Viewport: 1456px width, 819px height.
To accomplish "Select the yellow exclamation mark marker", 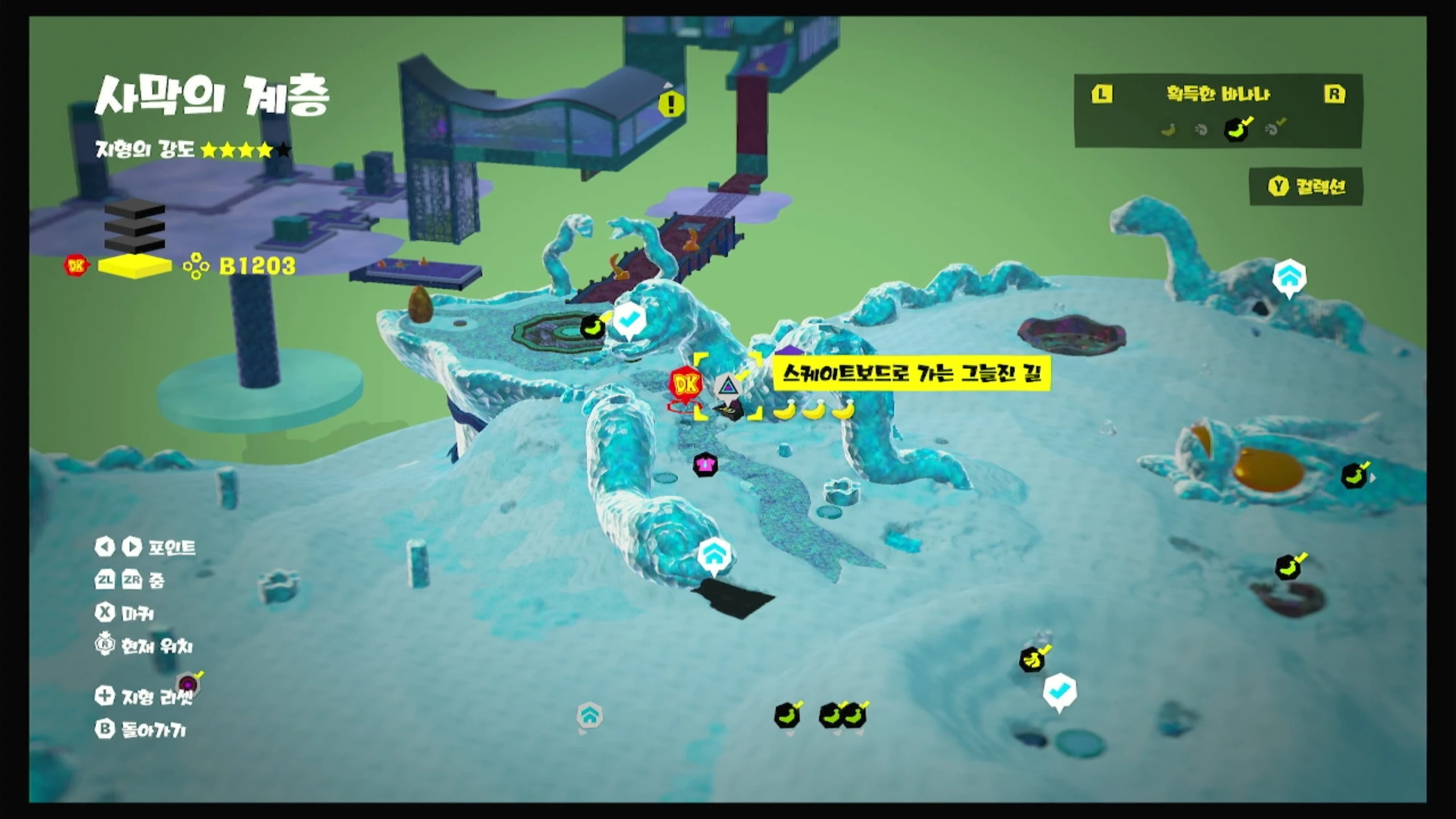I will 671,104.
